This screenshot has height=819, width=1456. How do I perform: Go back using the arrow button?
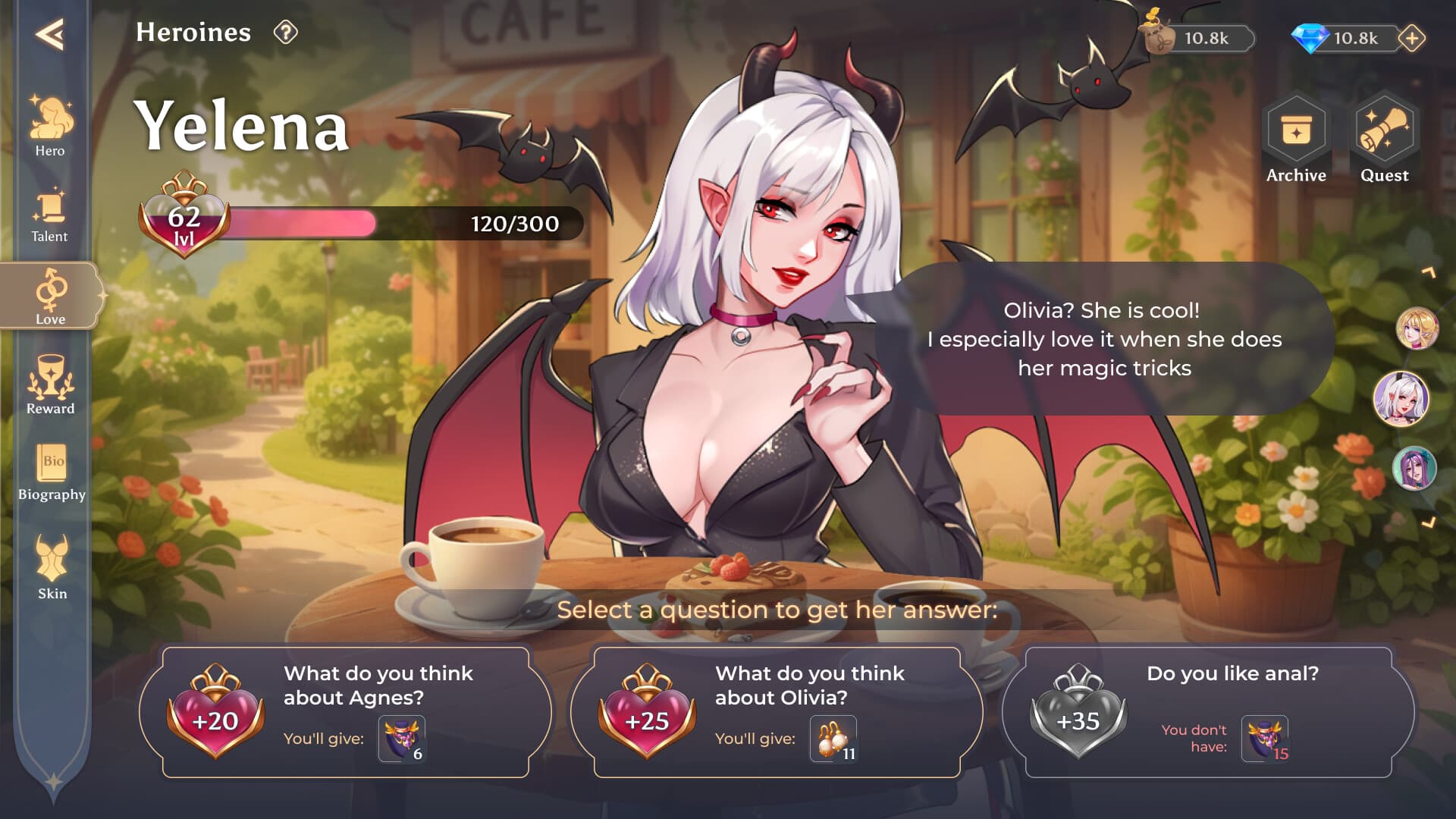tap(49, 34)
